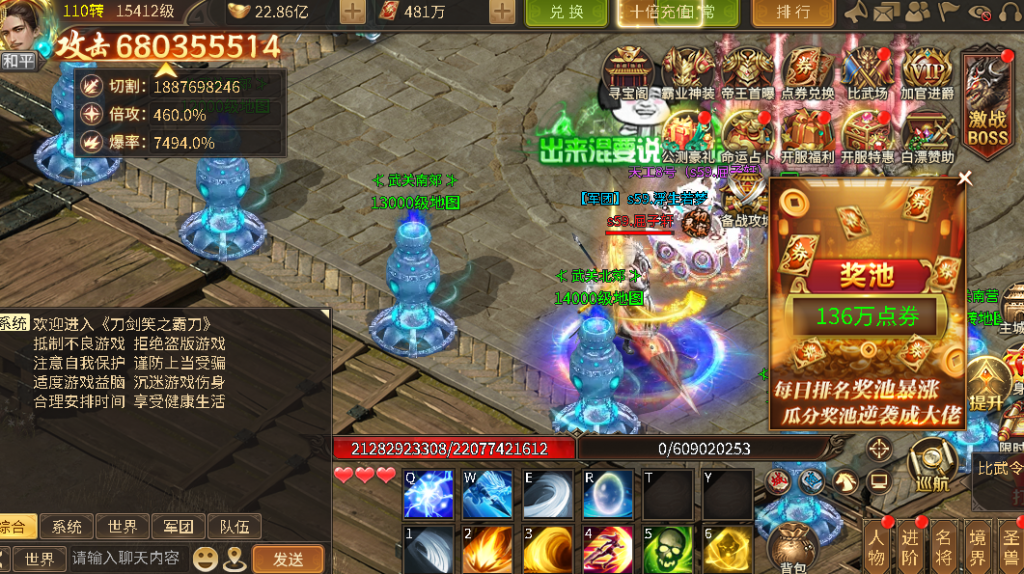Switch chat to the 军团 tab
The image size is (1024, 574).
click(179, 526)
